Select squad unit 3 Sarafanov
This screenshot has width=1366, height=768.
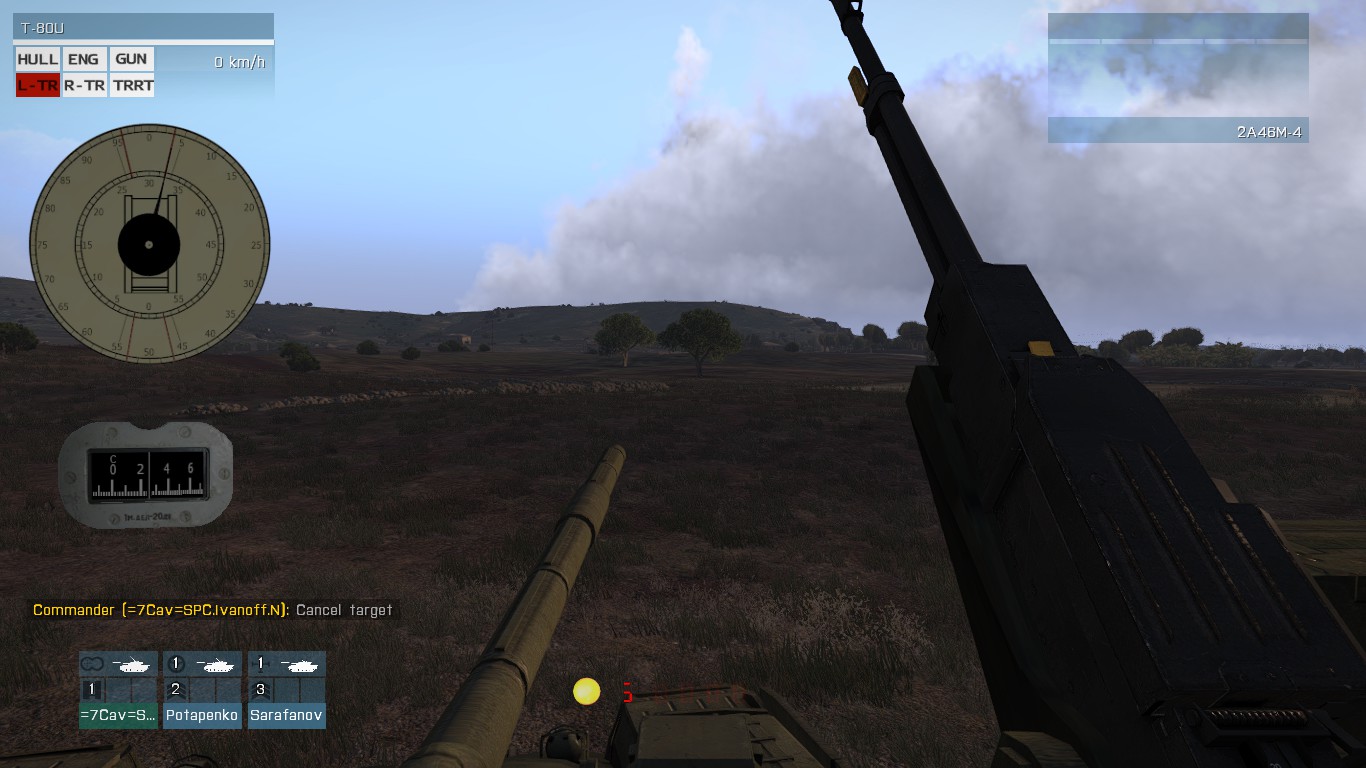point(287,690)
